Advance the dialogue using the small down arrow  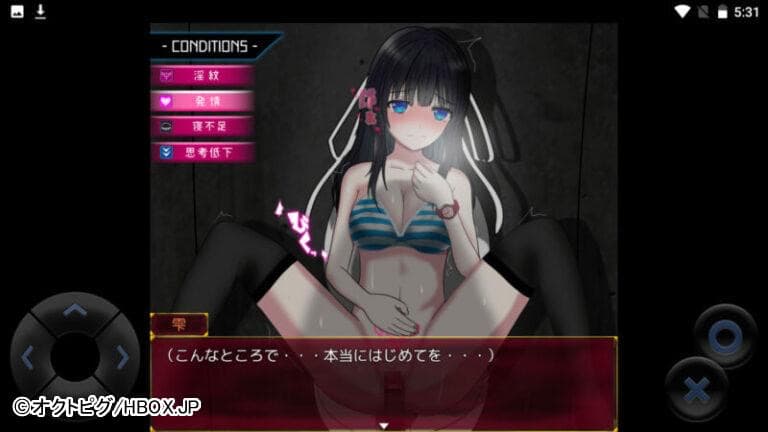[x=383, y=425]
